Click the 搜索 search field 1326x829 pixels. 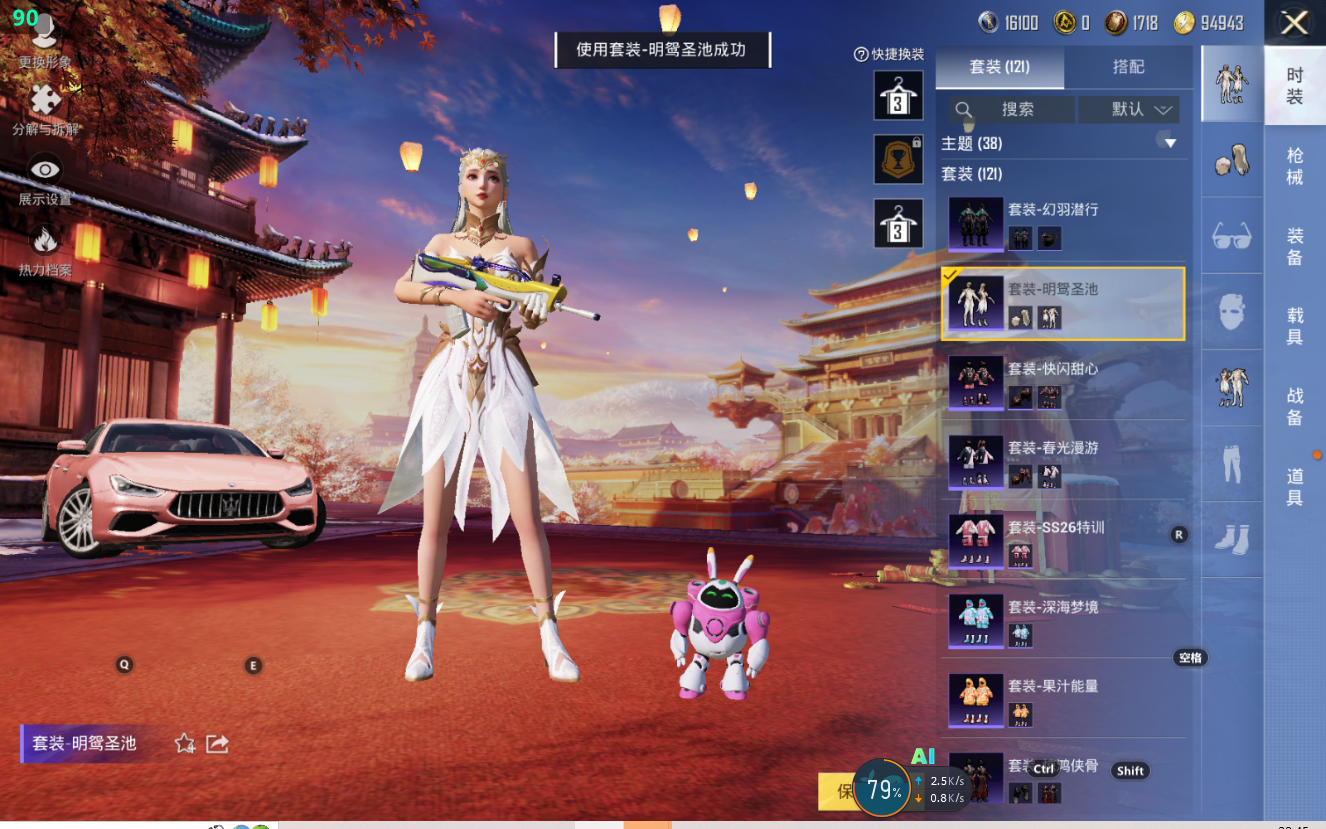(1012, 109)
